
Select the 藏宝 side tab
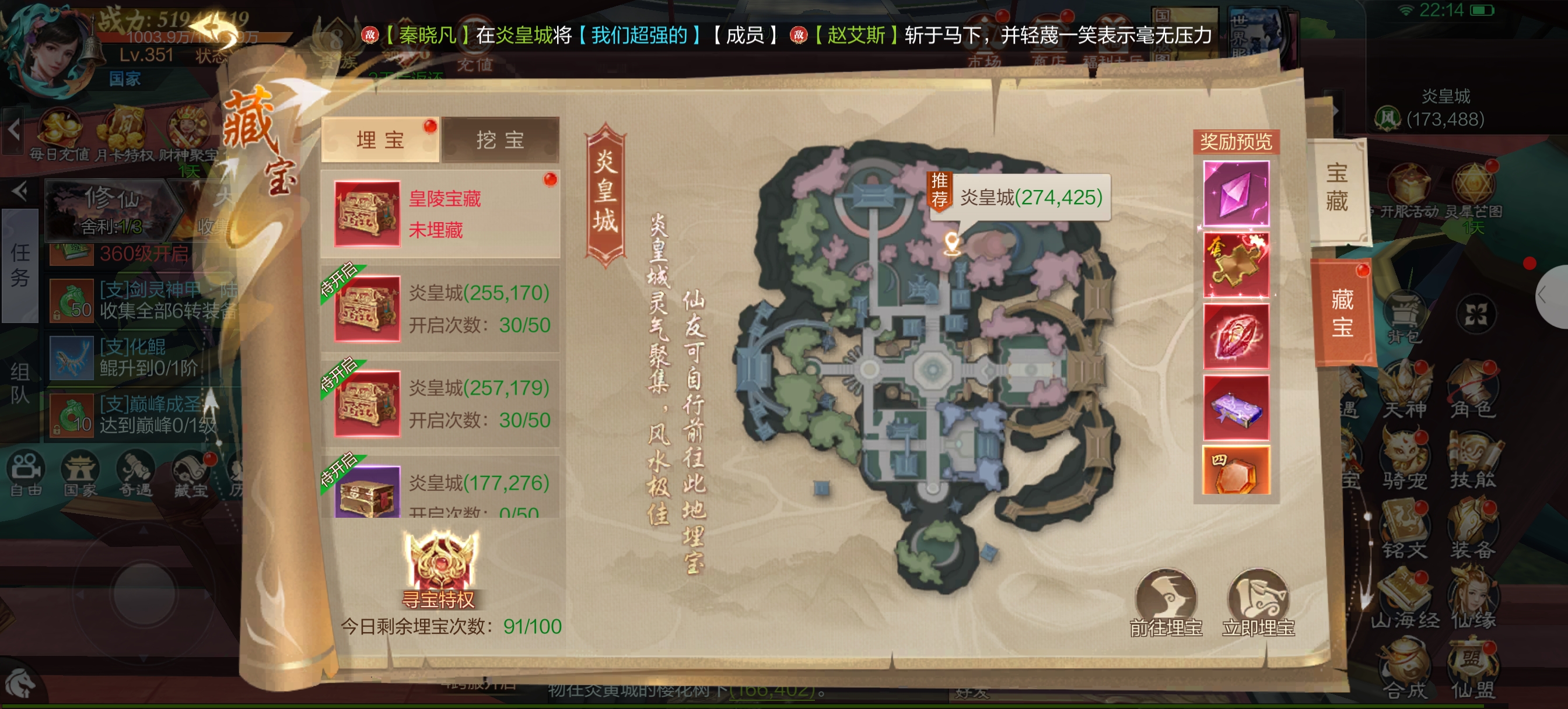[1342, 314]
